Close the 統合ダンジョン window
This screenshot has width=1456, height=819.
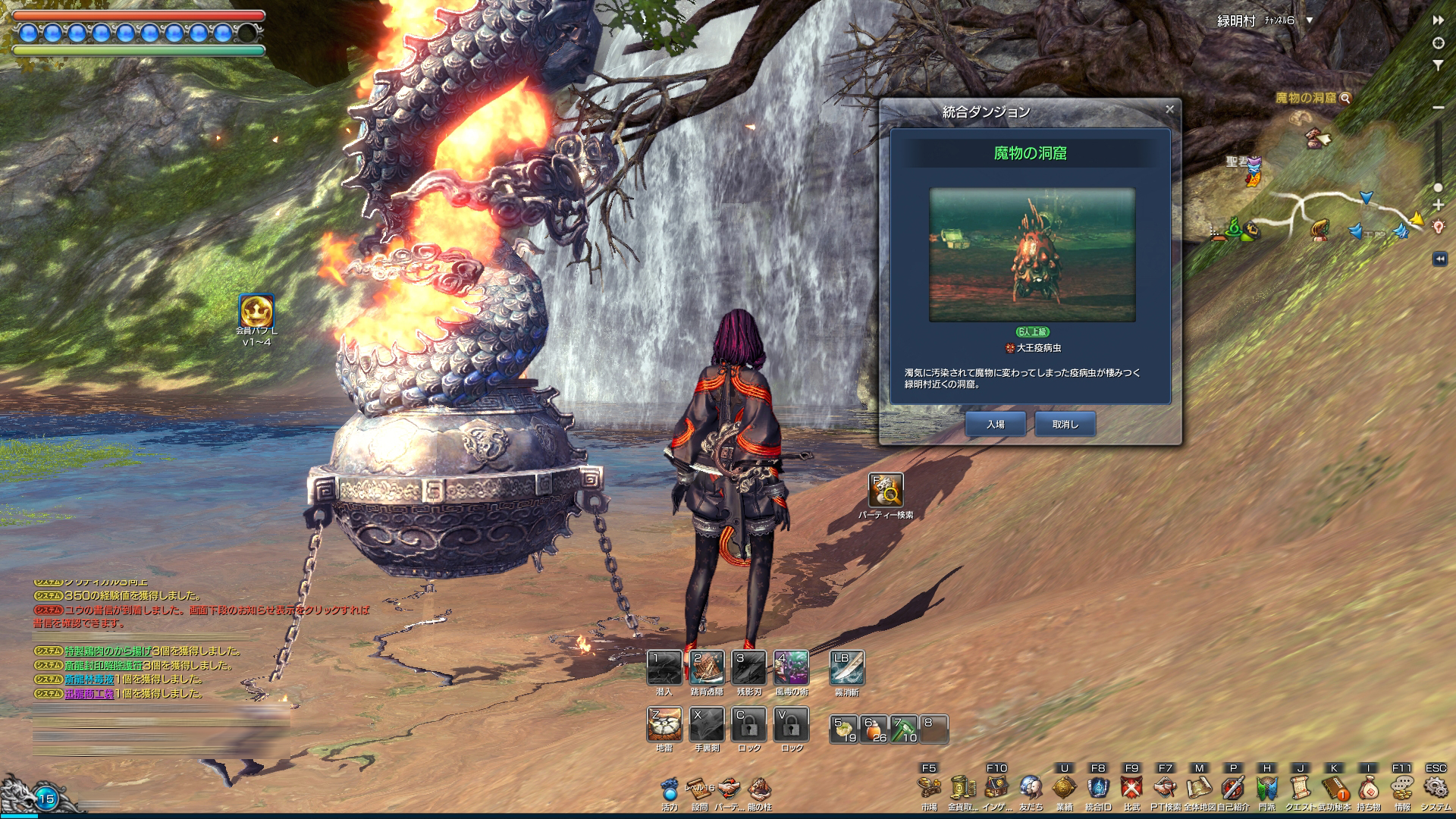pos(1169,109)
